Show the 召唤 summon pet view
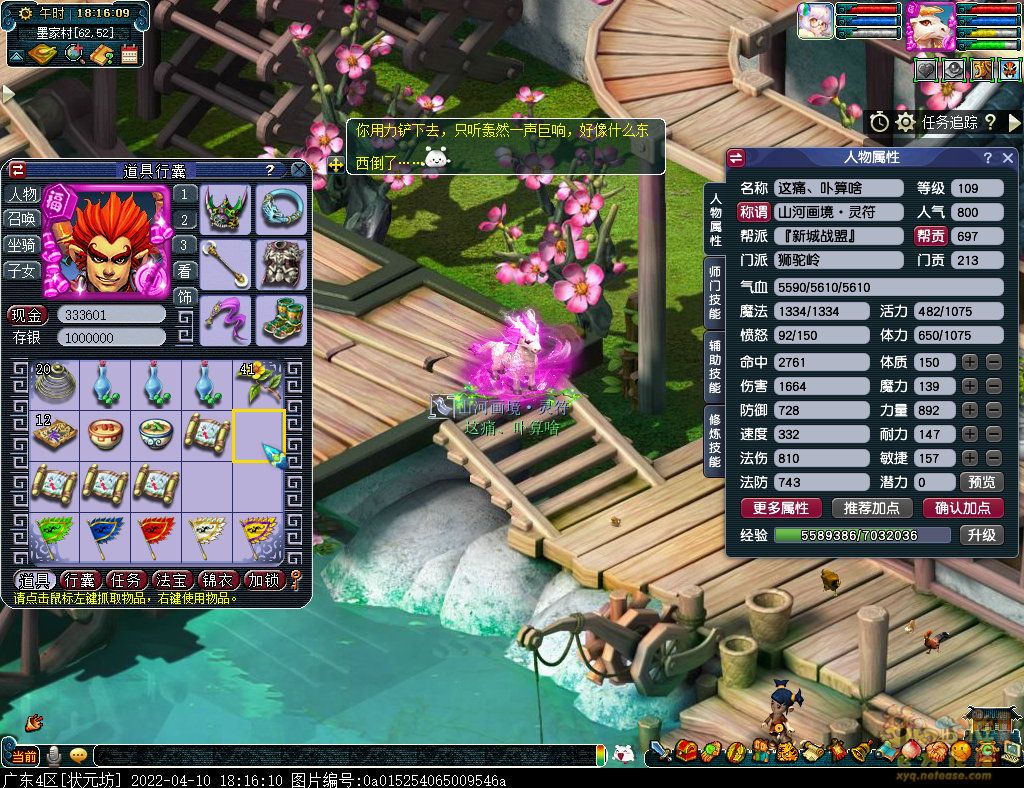The width and height of the screenshot is (1024, 788). [23, 219]
